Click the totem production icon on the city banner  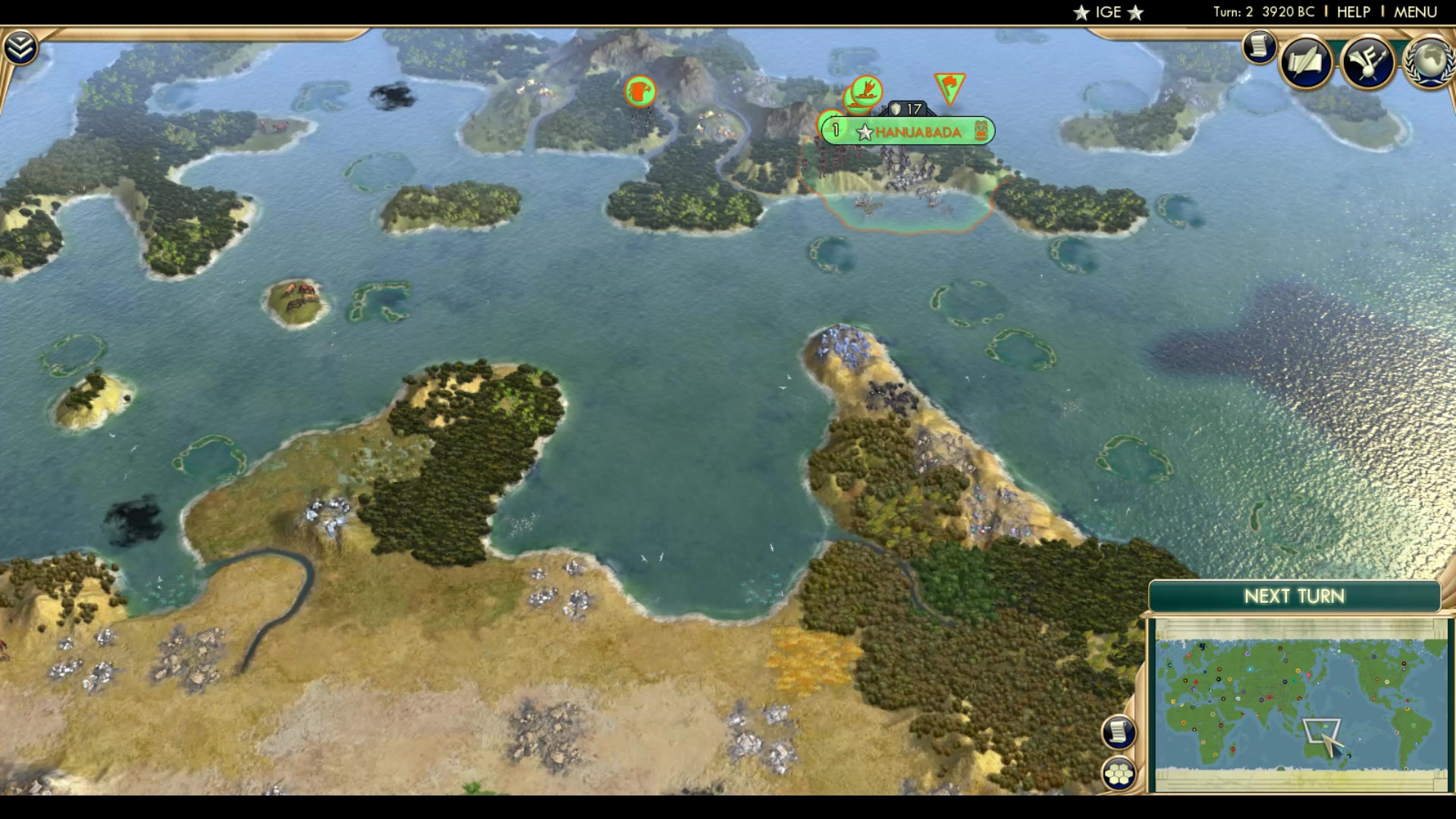[981, 130]
